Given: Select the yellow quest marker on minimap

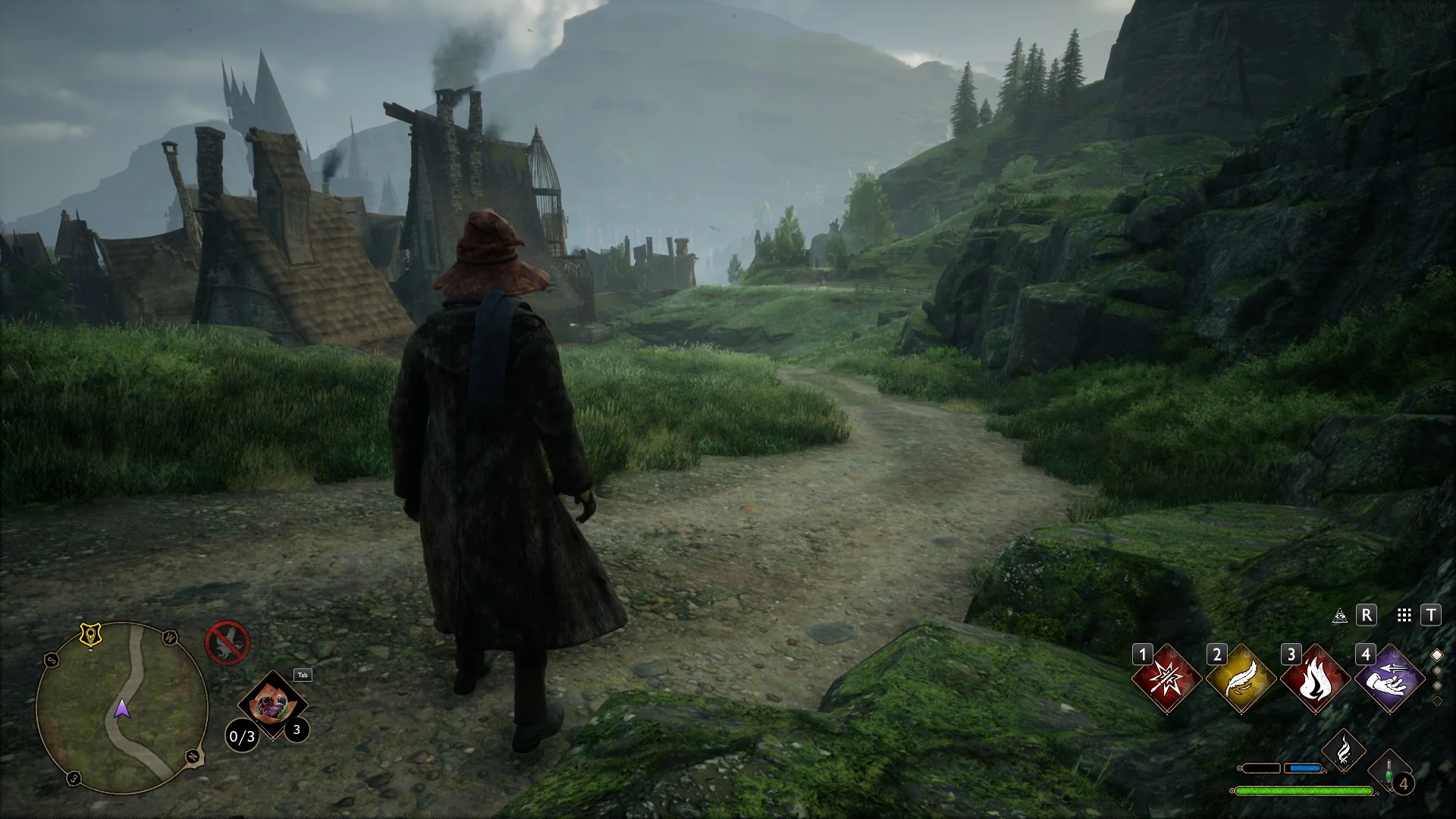Looking at the screenshot, I should [x=91, y=635].
